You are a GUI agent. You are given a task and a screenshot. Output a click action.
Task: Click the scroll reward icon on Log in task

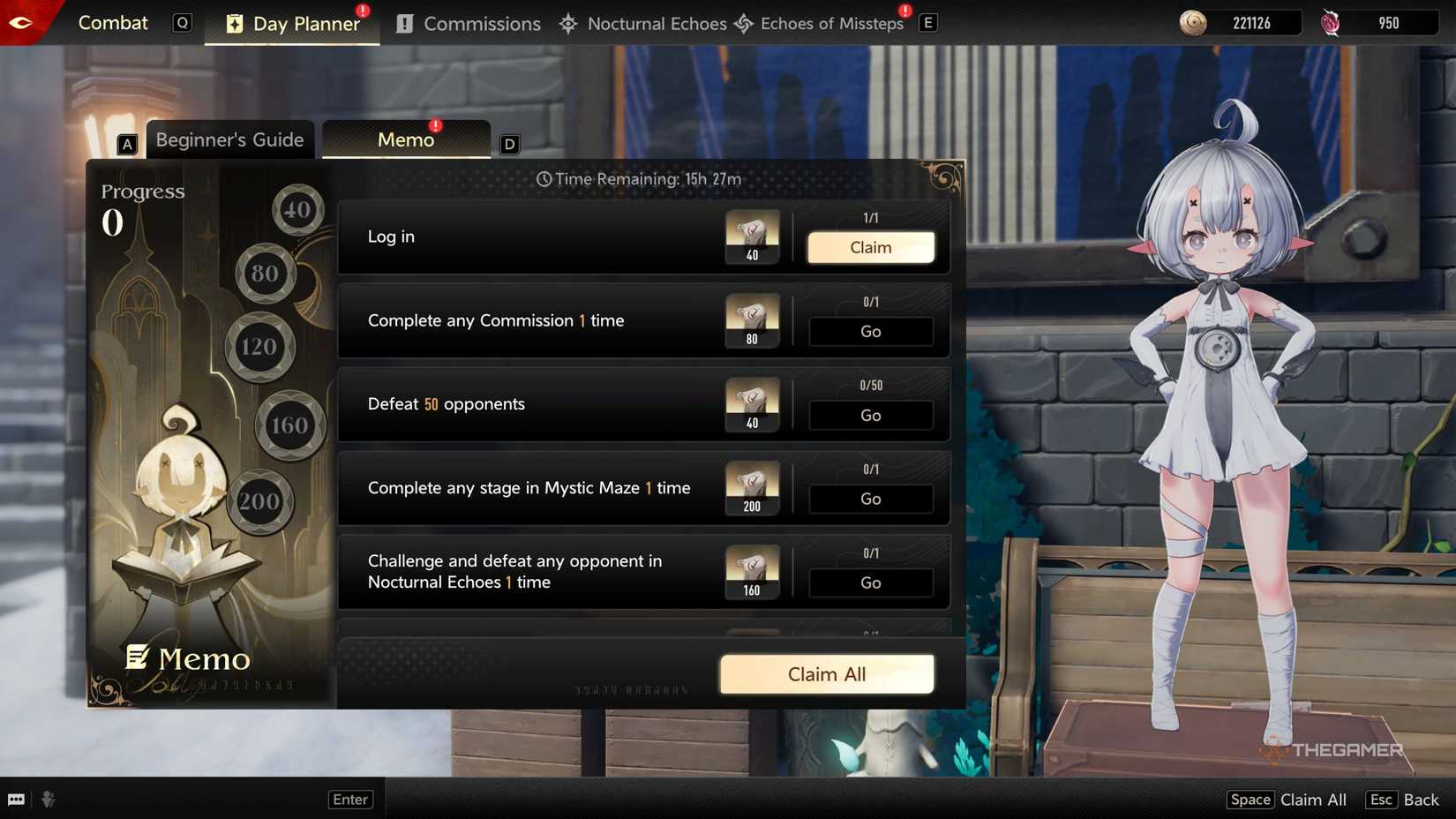751,235
